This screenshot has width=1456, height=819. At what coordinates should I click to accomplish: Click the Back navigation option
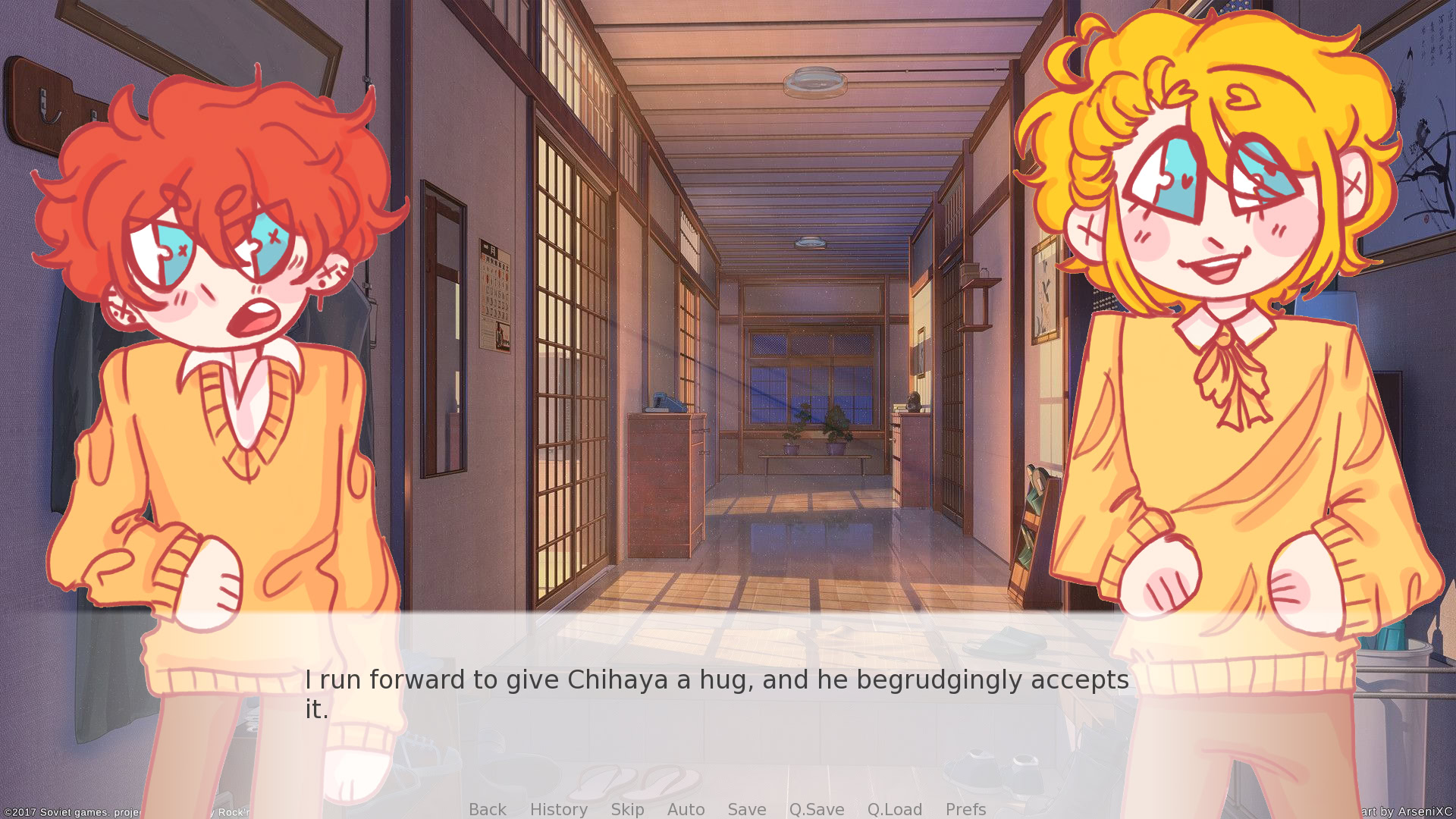(x=488, y=810)
